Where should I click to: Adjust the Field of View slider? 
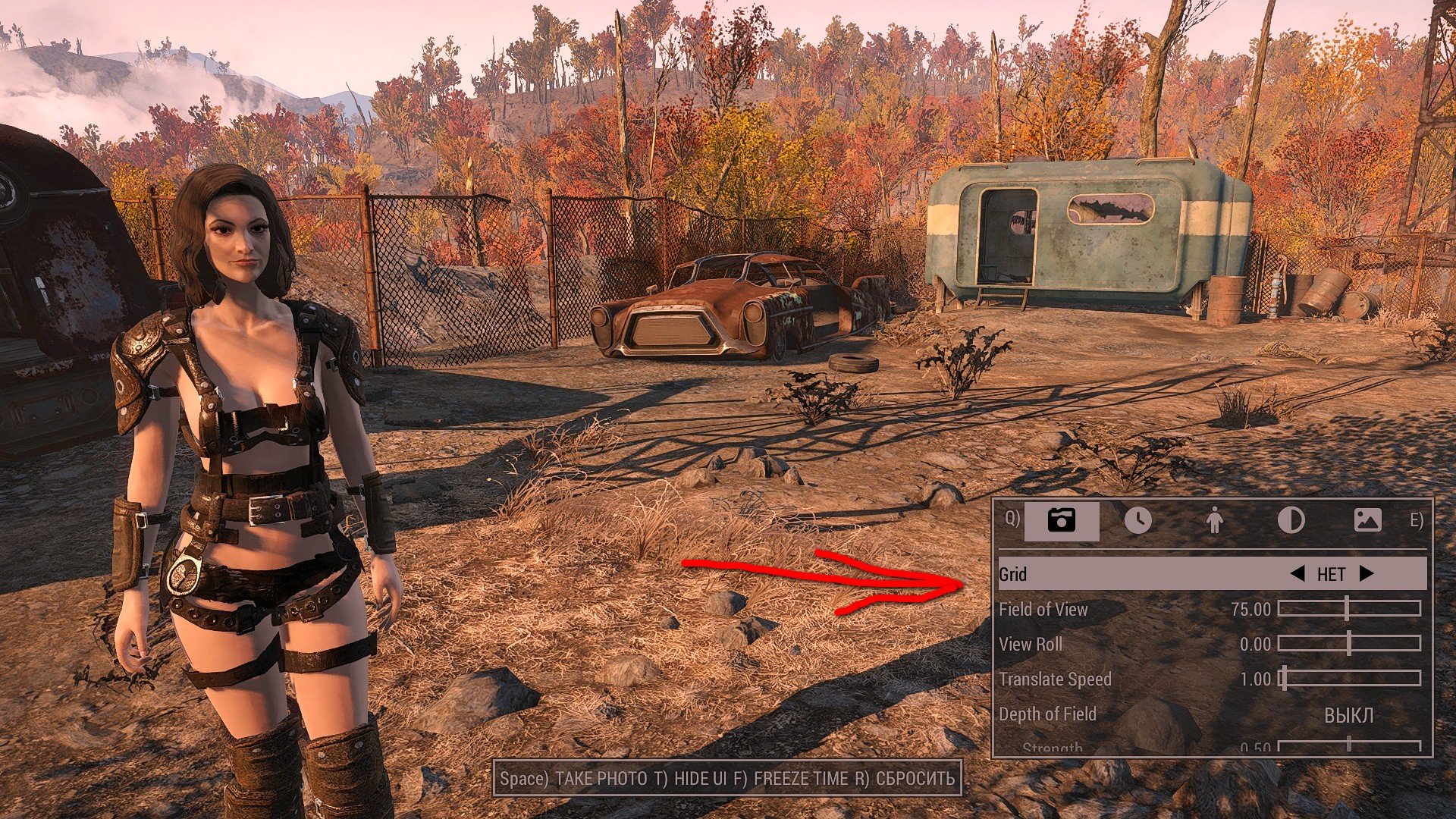pos(1348,608)
